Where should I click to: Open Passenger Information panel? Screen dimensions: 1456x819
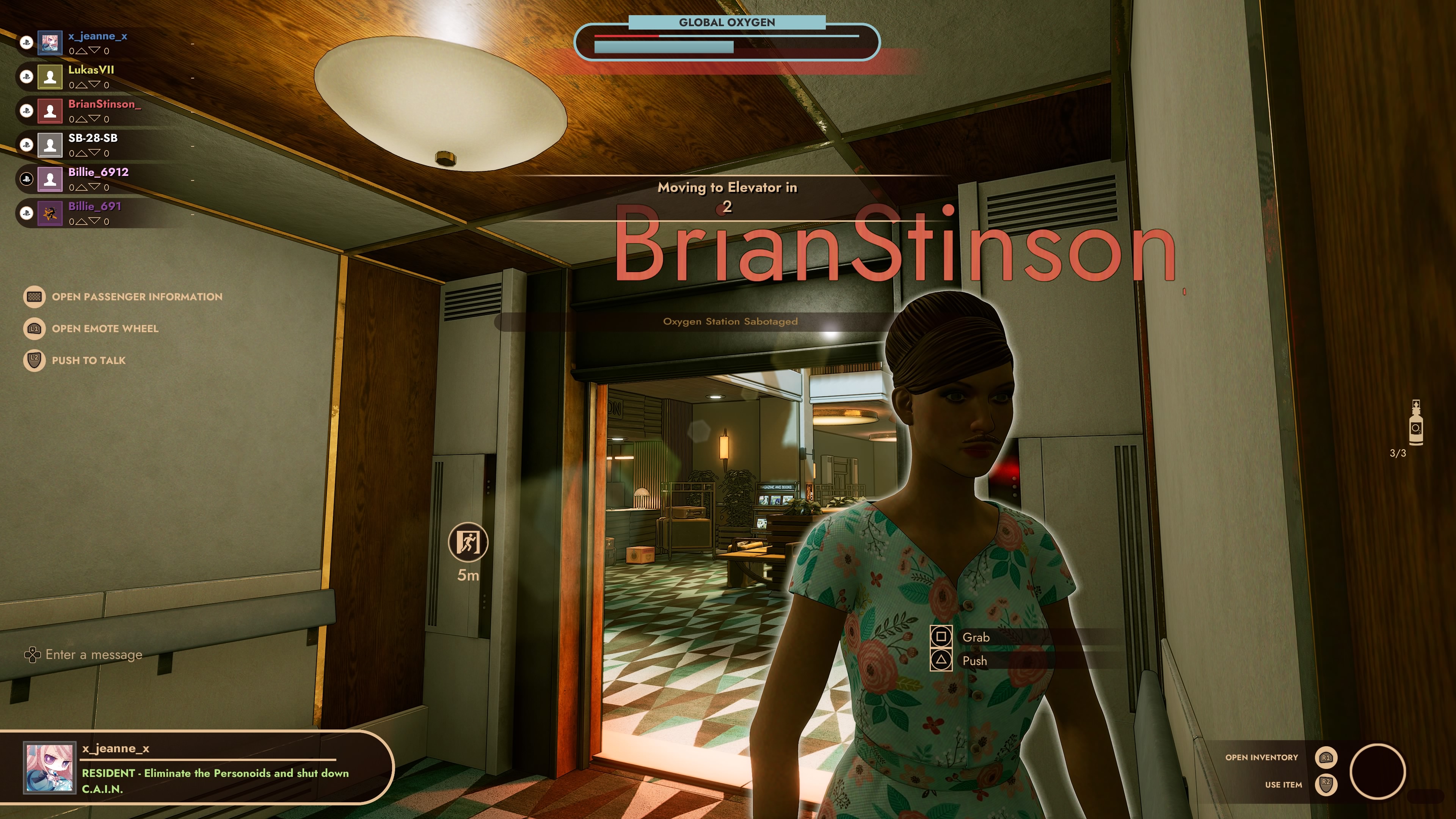tap(136, 297)
